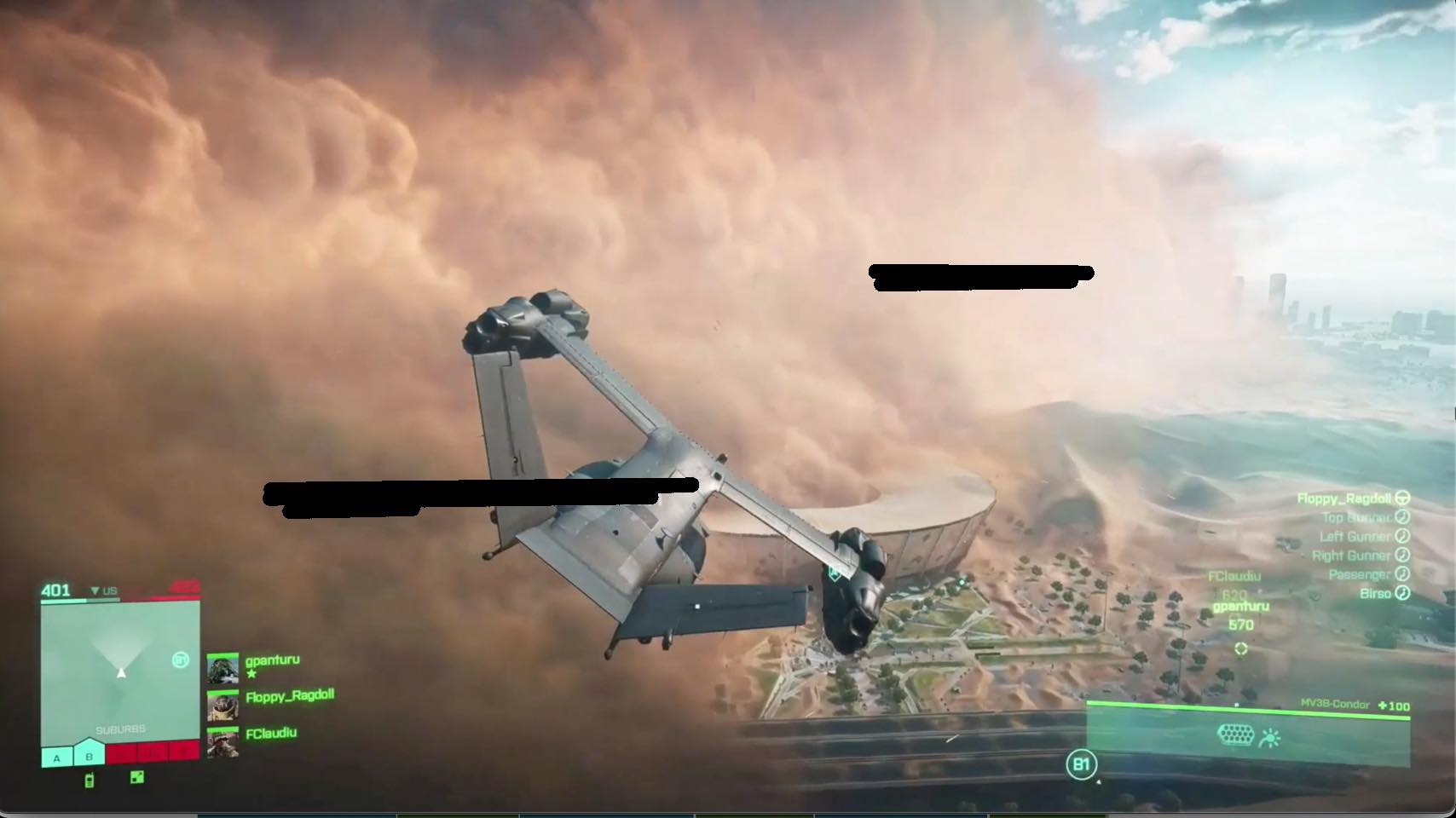
Task: Click the MV38-Condor vehicle name label
Action: click(x=1335, y=703)
